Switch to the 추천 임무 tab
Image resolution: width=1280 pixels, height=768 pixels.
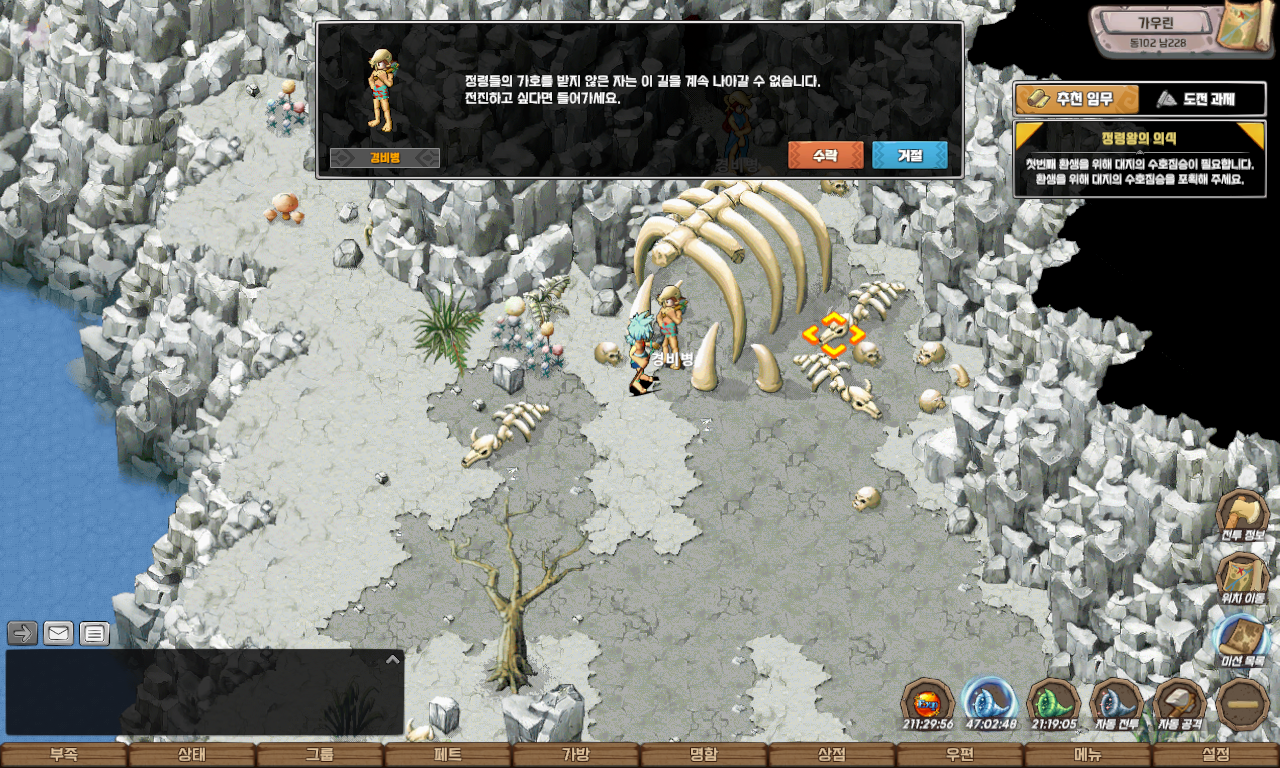coord(1077,99)
